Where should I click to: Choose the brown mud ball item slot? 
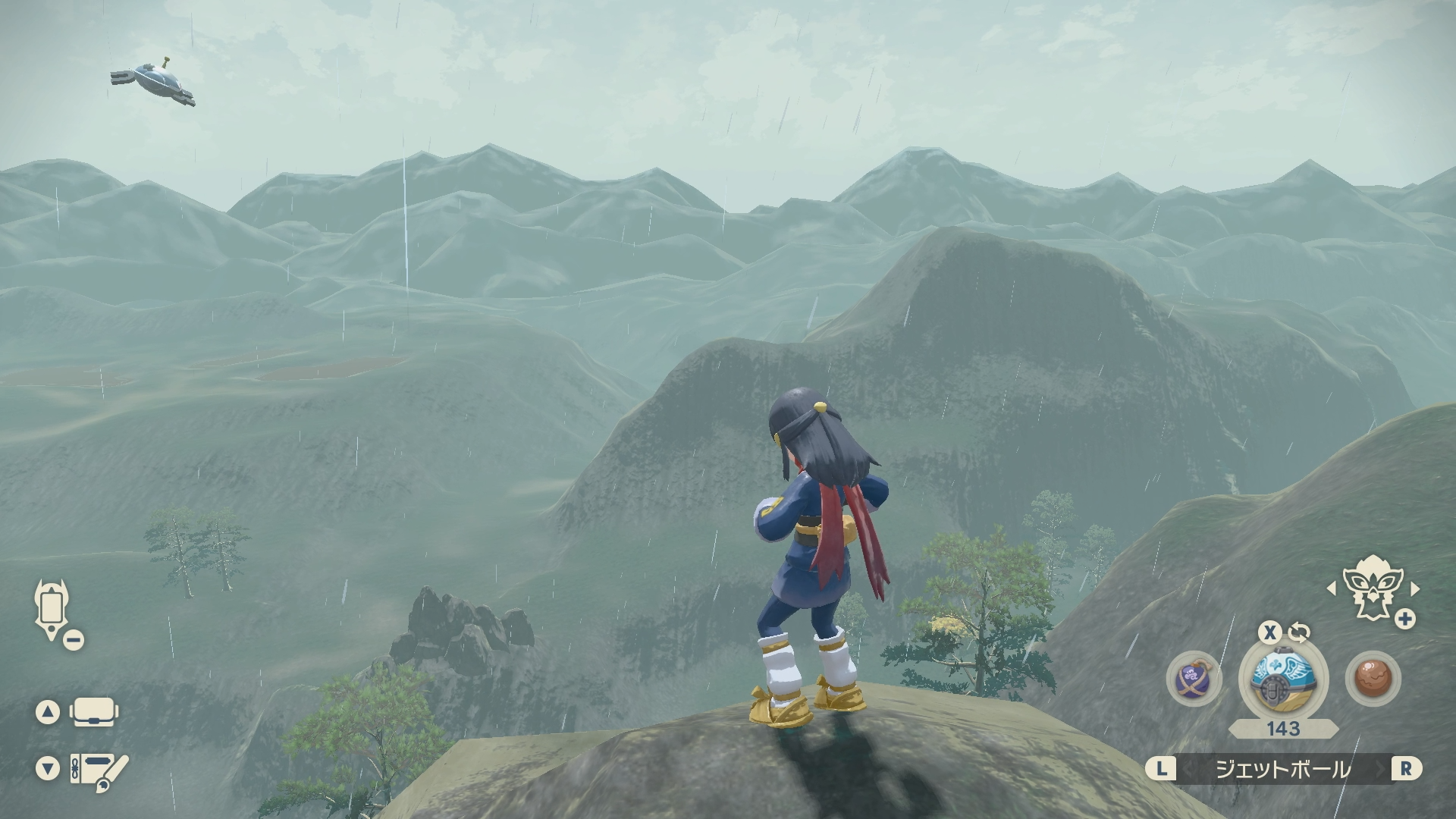pyautogui.click(x=1373, y=677)
